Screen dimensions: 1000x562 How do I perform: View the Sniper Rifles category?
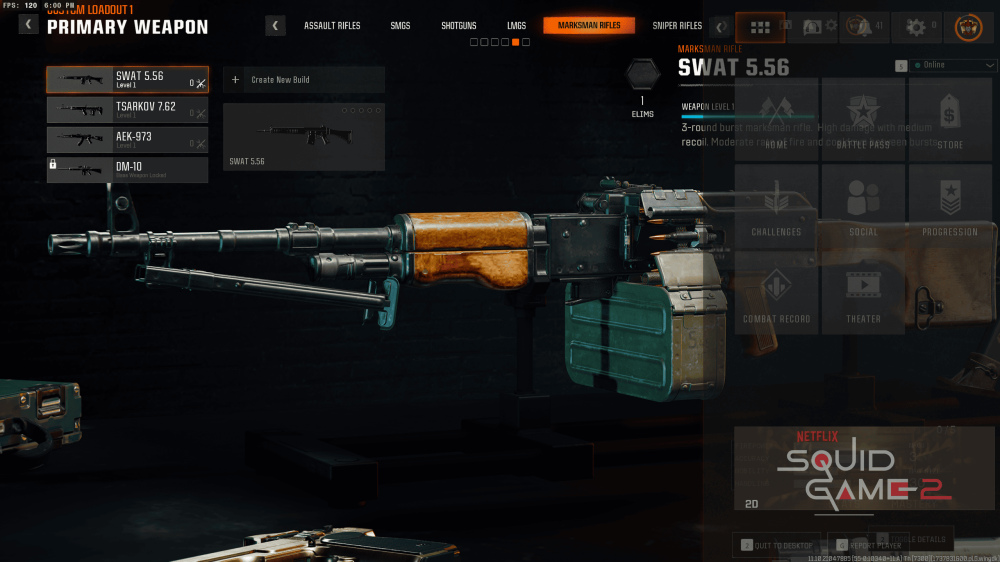point(677,26)
